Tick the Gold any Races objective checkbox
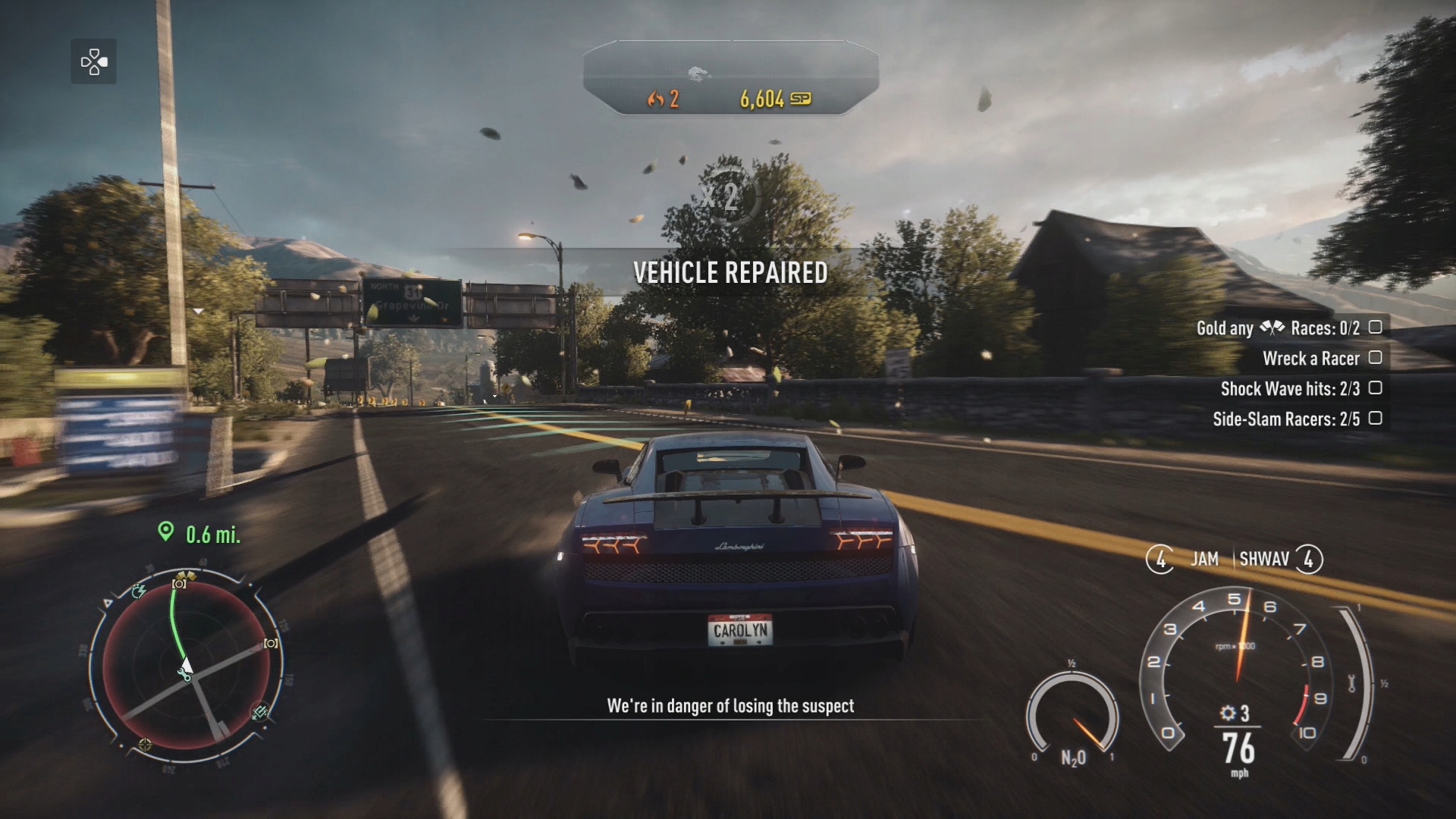1456x819 pixels. click(1375, 327)
